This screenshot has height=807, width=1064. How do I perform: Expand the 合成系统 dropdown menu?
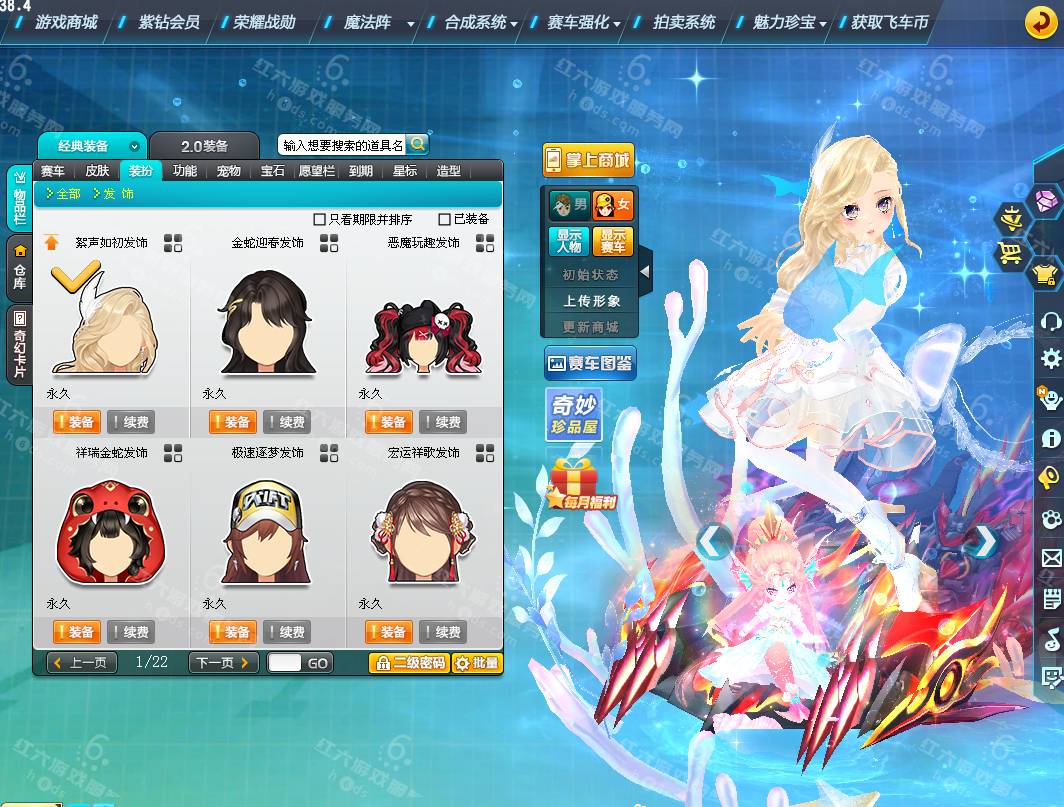coord(481,22)
